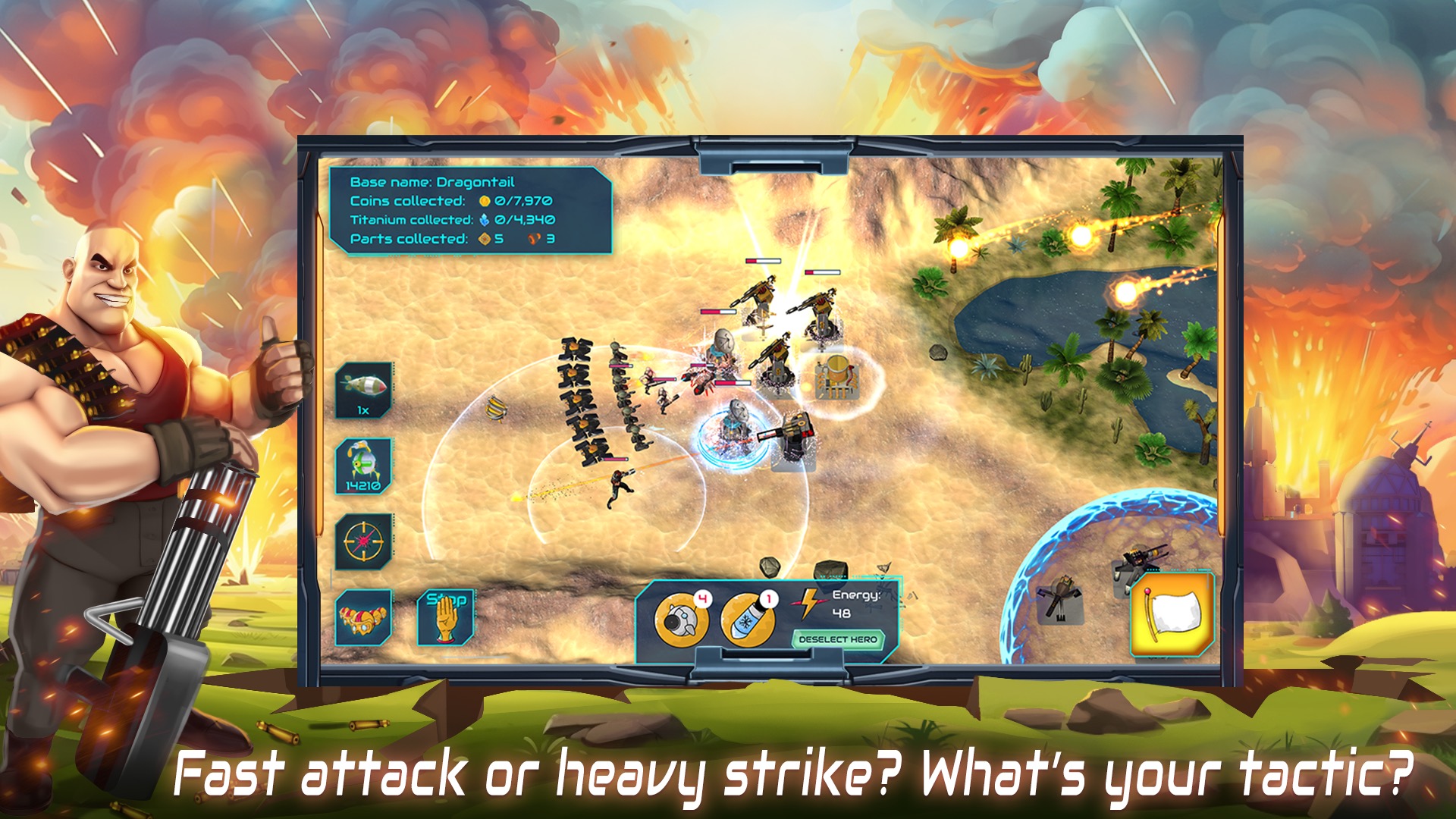Click the Deselect Hero button
Viewport: 1456px width, 819px height.
837,639
